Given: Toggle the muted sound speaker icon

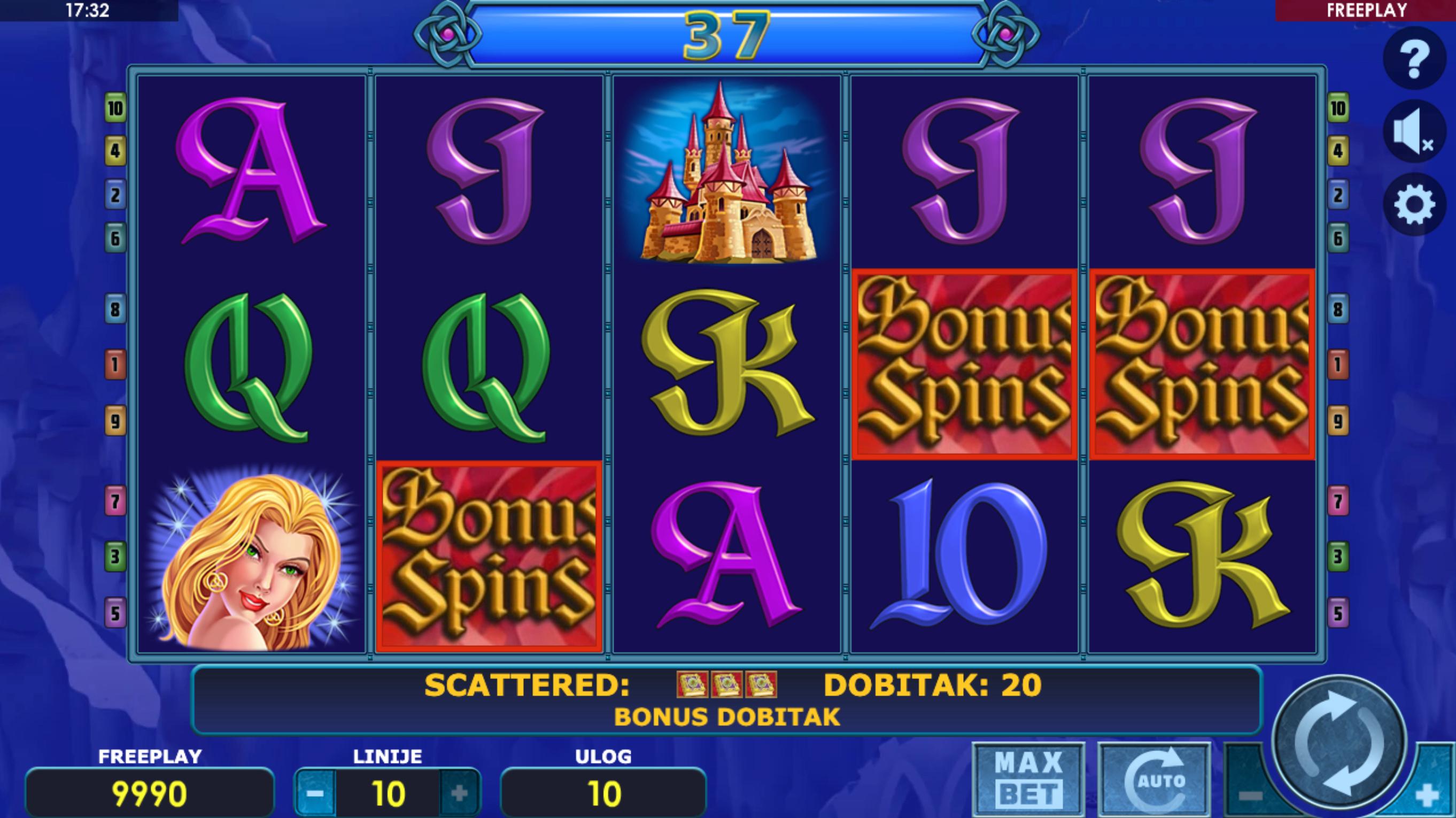Looking at the screenshot, I should pyautogui.click(x=1414, y=131).
